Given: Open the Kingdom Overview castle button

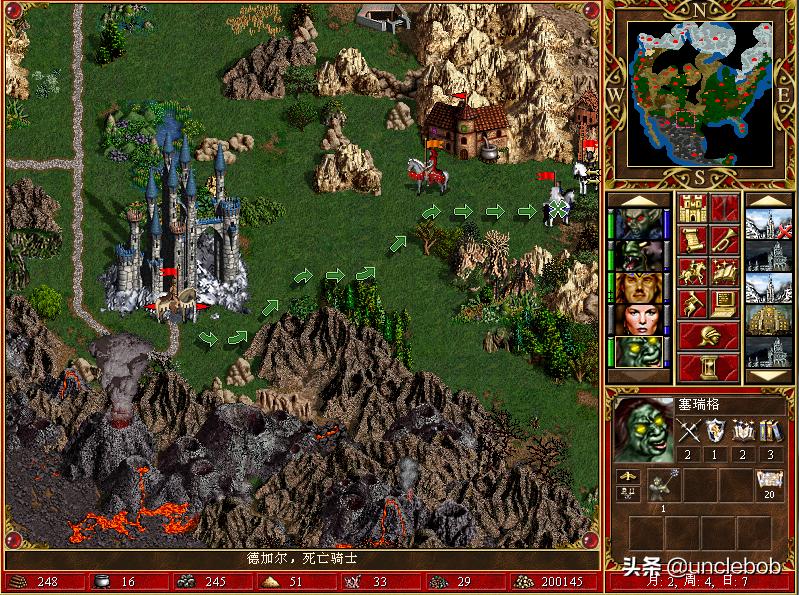Looking at the screenshot, I should pyautogui.click(x=692, y=208).
